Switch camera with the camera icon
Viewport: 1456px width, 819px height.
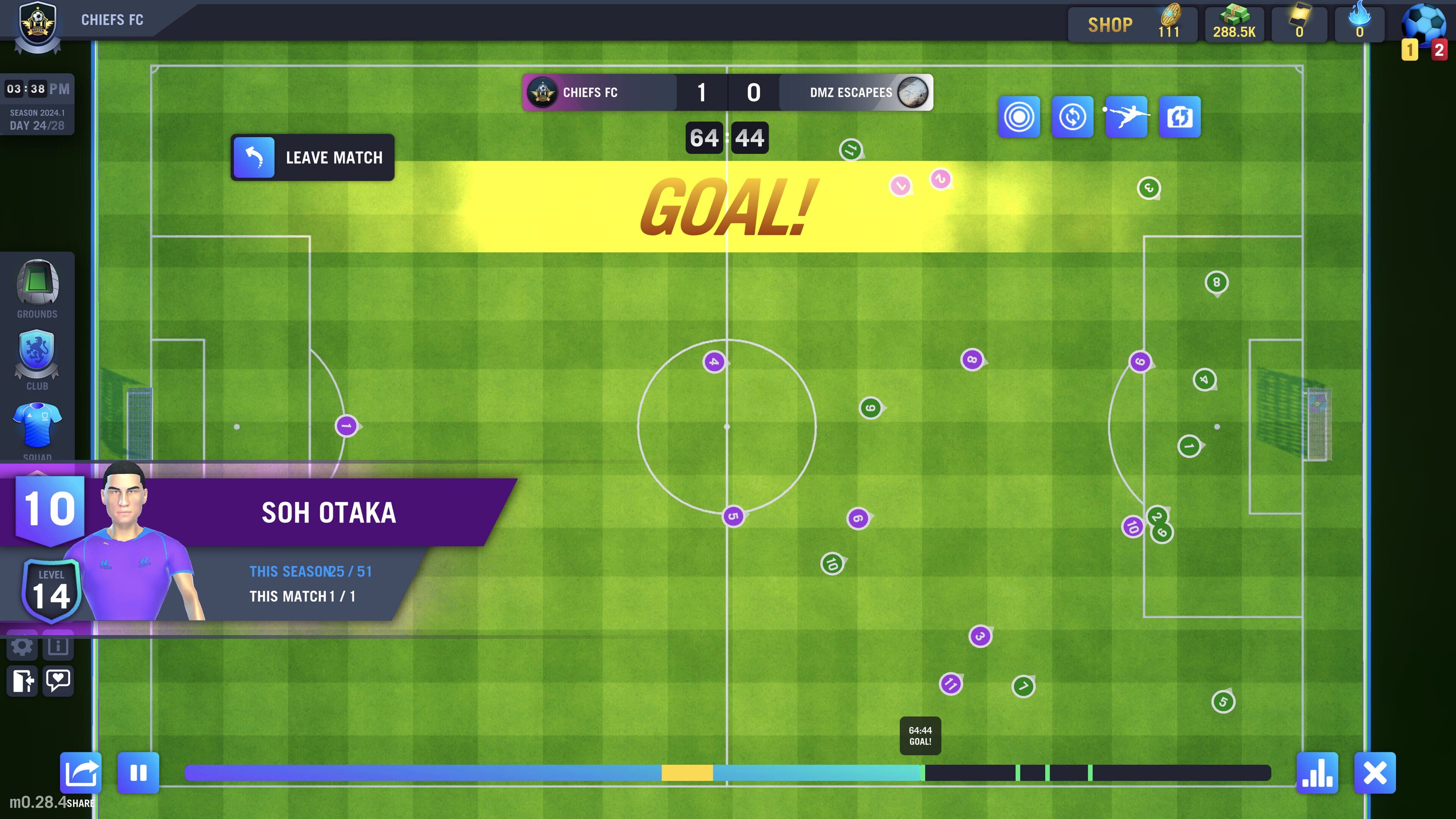click(x=1180, y=117)
